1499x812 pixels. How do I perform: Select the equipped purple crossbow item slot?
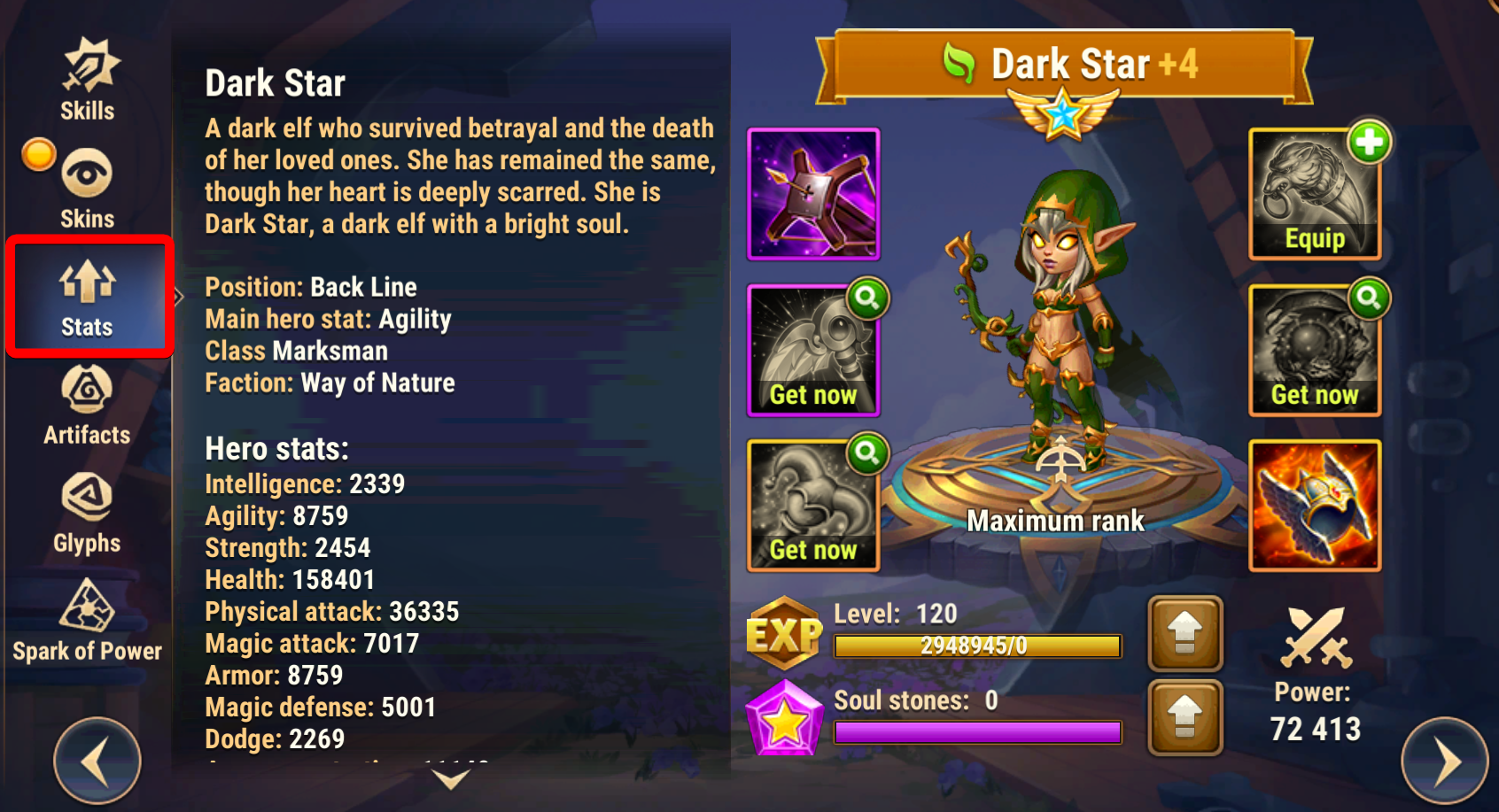coord(813,194)
